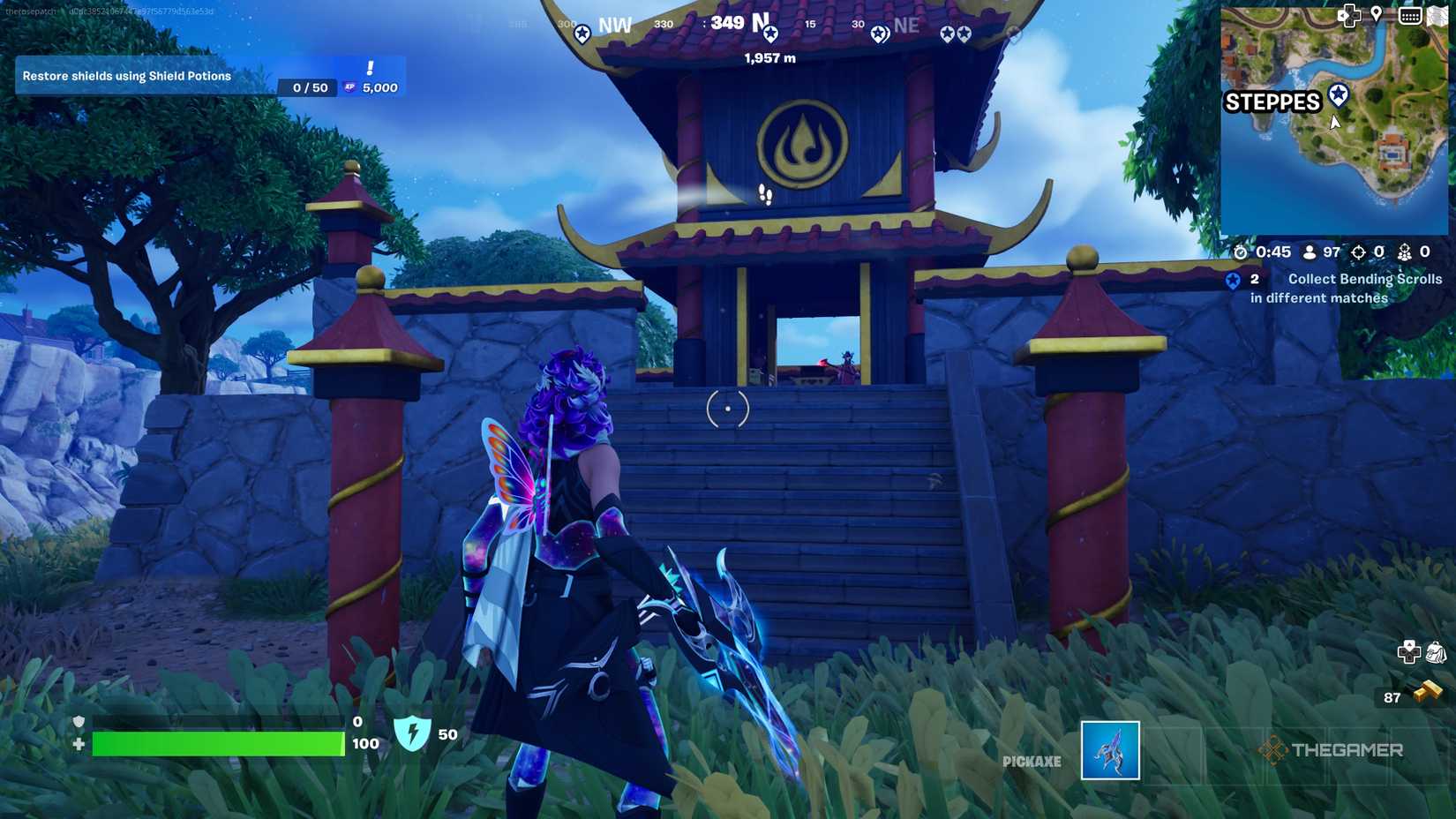Click the backpack inventory icon
This screenshot has height=819, width=1456.
1437,652
